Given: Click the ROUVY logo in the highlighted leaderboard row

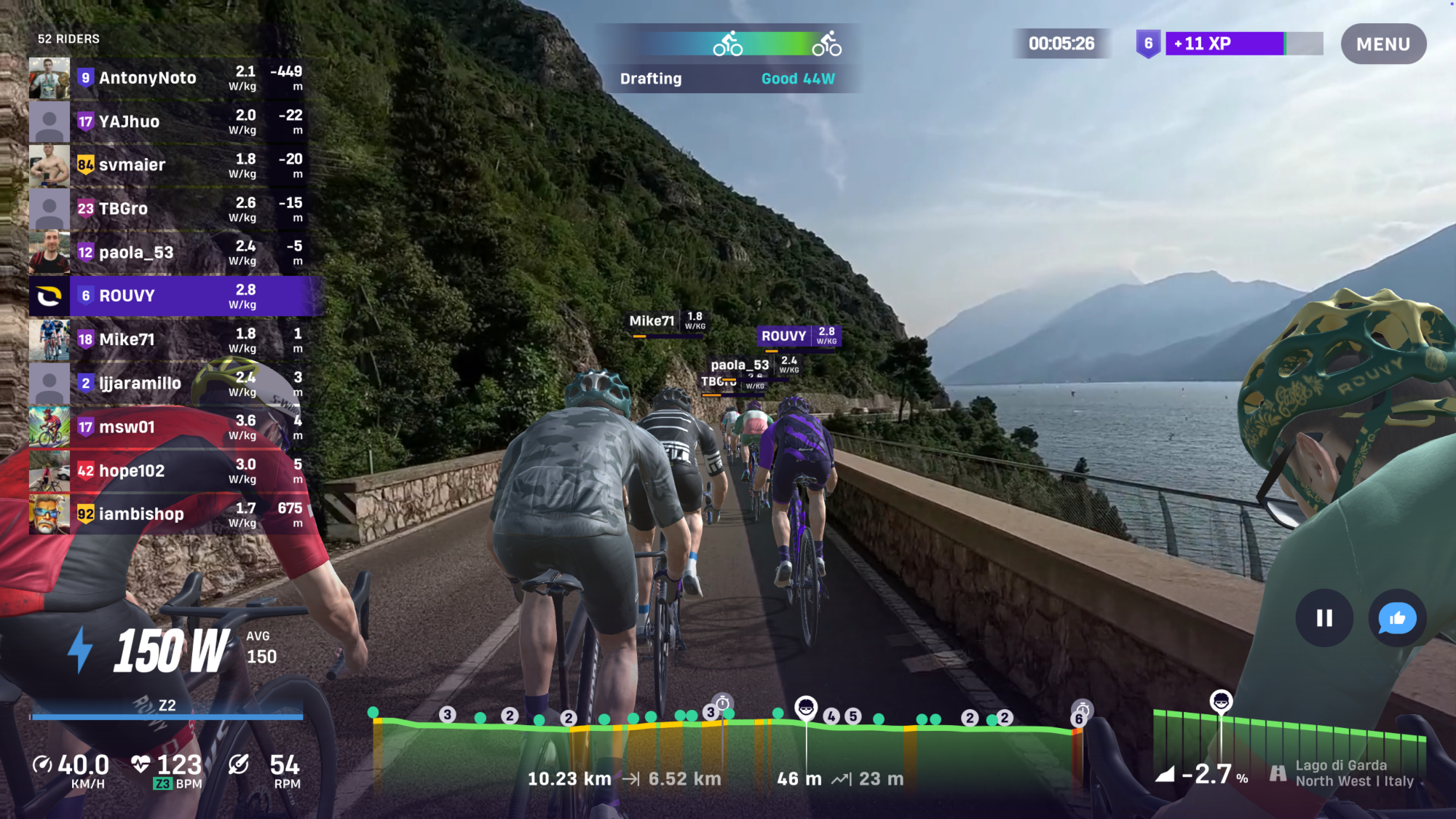Looking at the screenshot, I should pyautogui.click(x=50, y=296).
